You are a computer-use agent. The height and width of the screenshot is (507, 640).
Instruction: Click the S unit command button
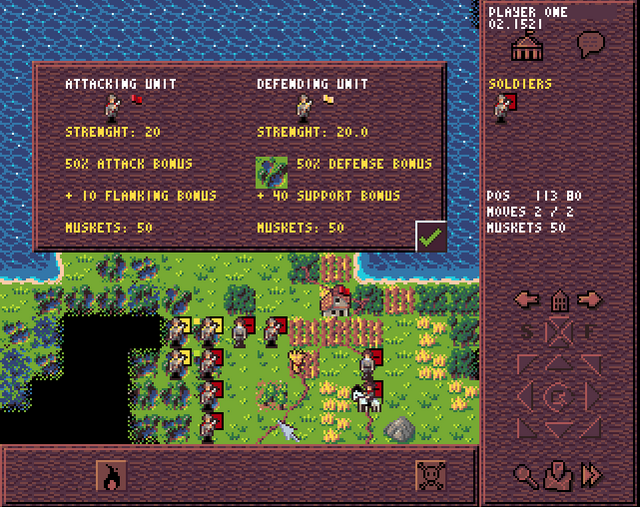point(527,331)
